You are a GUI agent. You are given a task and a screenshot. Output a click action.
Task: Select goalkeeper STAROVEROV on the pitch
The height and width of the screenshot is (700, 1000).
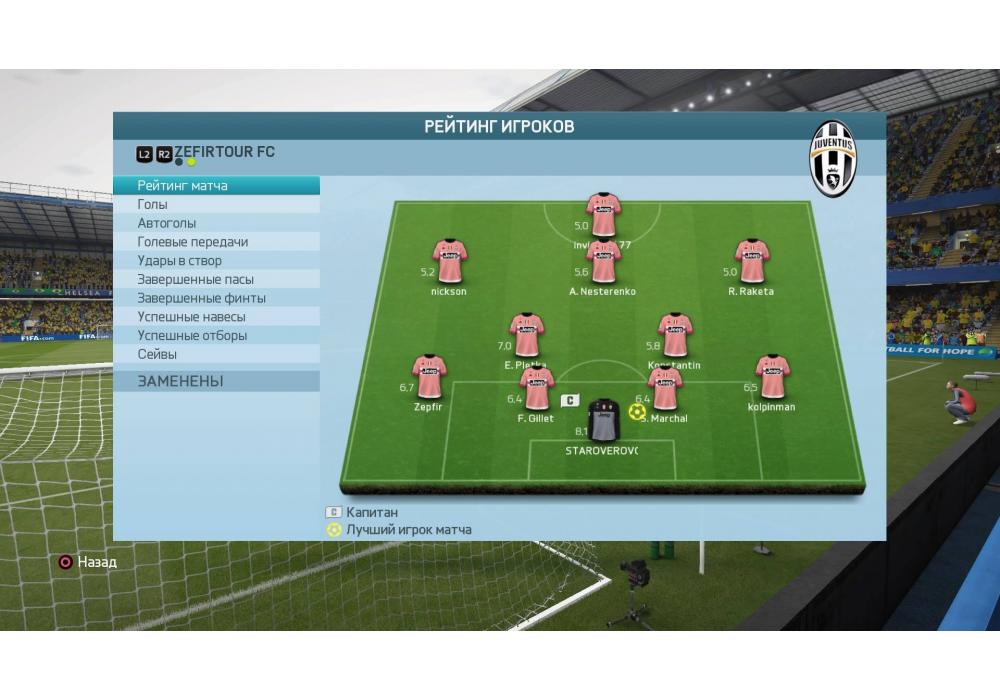coord(603,420)
